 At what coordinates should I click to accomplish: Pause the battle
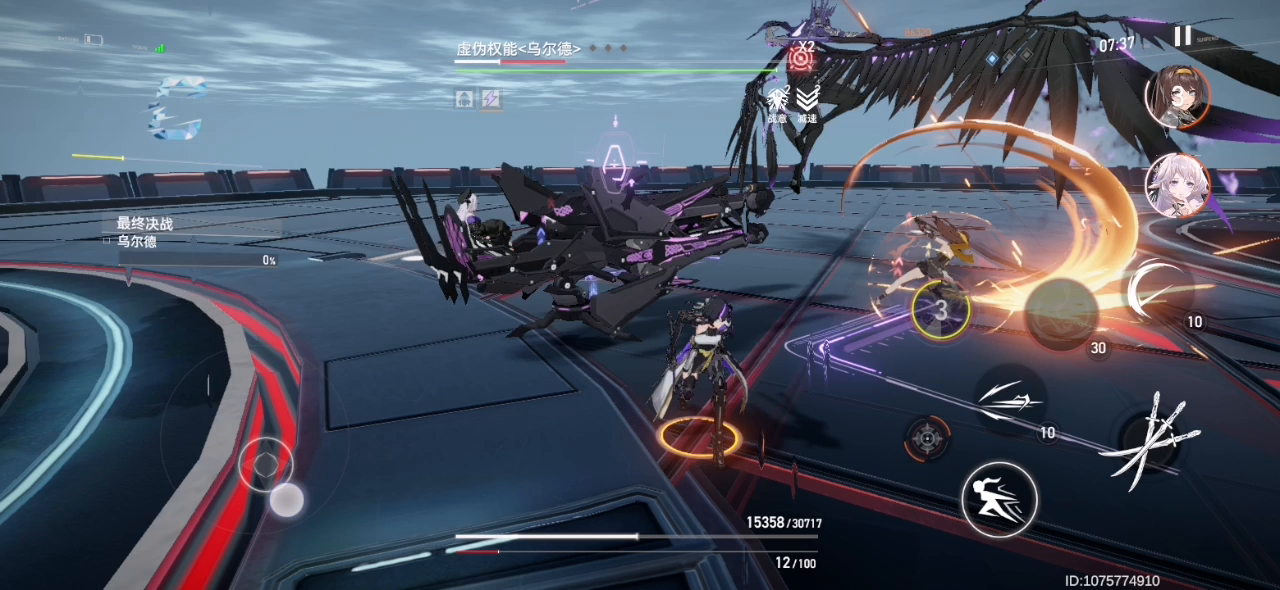pos(1182,37)
